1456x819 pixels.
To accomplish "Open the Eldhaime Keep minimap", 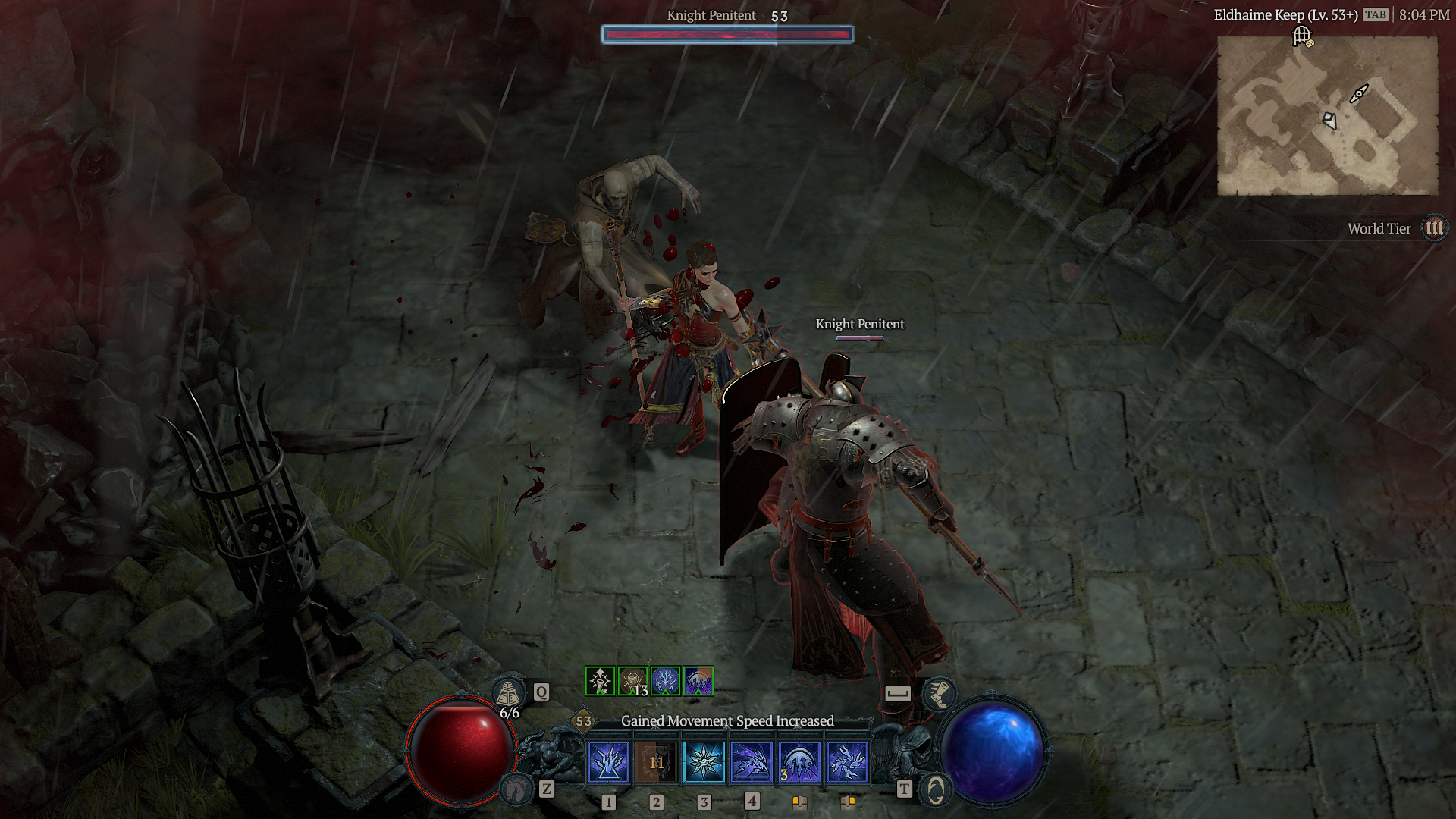I will [1327, 115].
